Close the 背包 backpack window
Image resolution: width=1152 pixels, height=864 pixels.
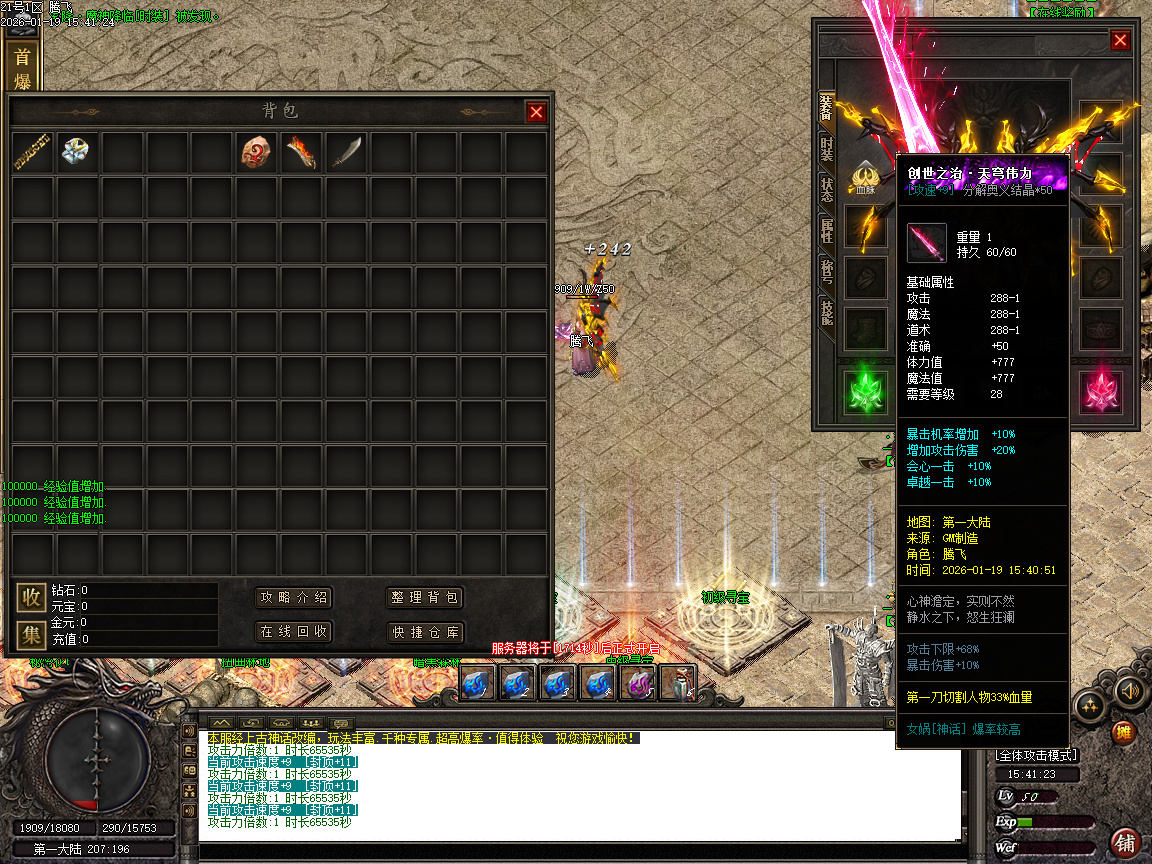pyautogui.click(x=536, y=112)
